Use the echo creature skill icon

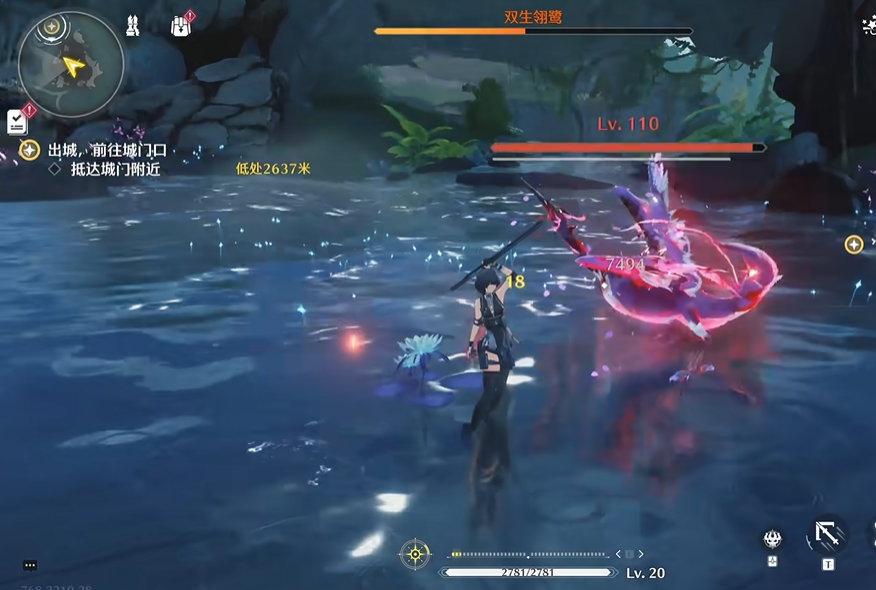pos(772,539)
